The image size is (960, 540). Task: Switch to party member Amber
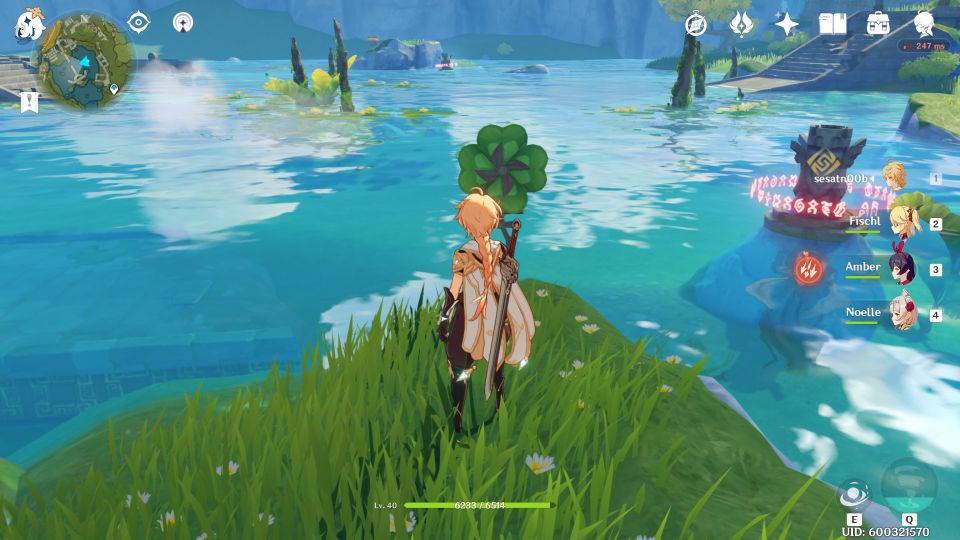click(x=894, y=269)
